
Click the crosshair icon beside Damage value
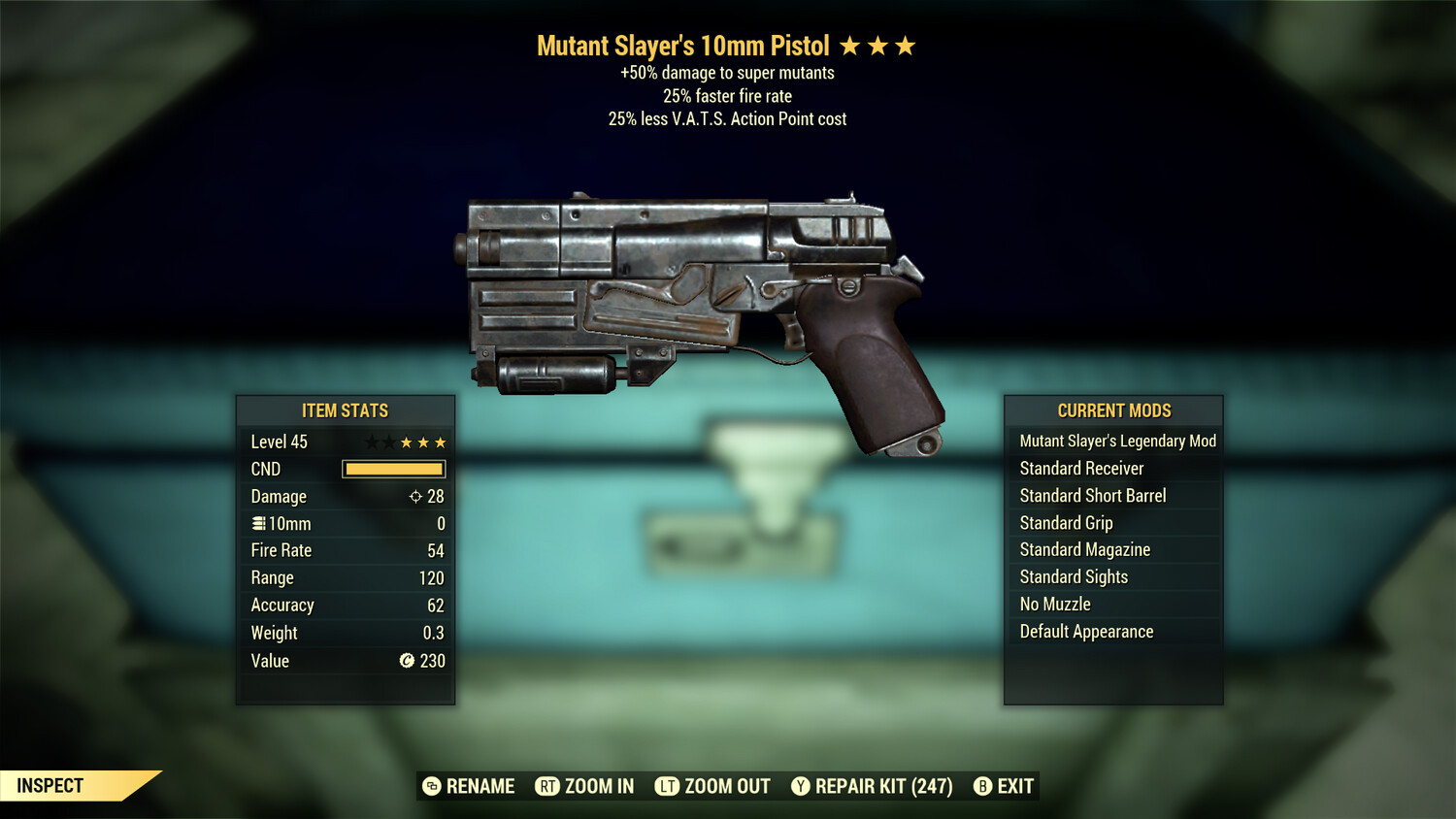[414, 496]
